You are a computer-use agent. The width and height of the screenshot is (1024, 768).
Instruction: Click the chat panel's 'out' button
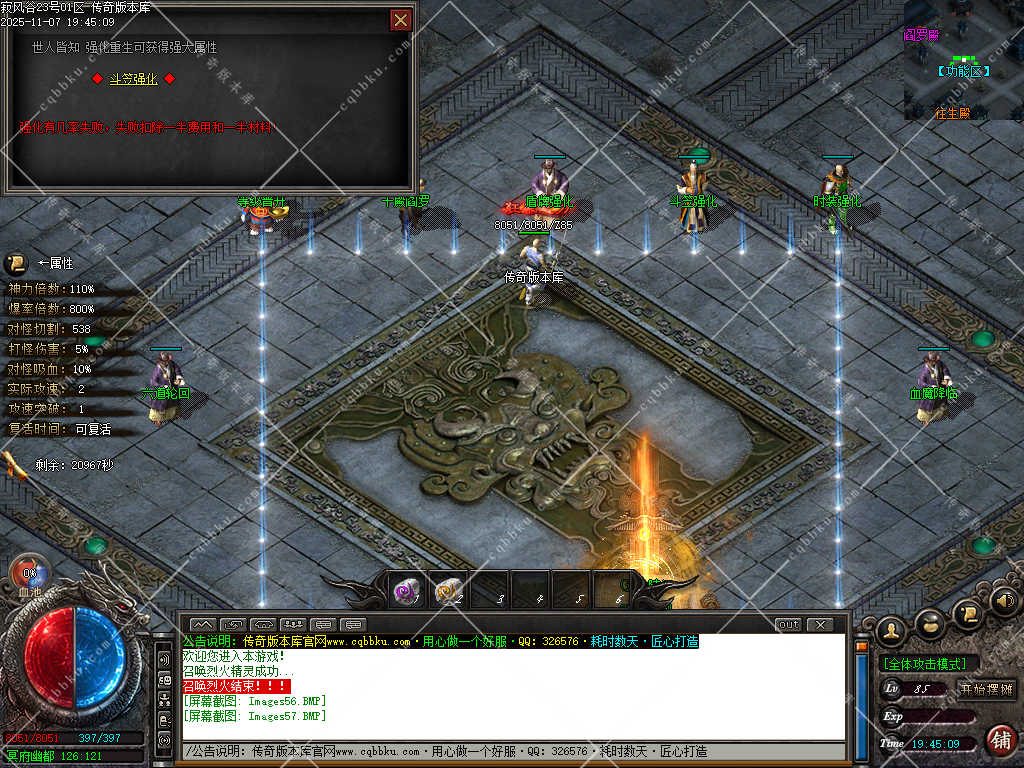(x=788, y=625)
